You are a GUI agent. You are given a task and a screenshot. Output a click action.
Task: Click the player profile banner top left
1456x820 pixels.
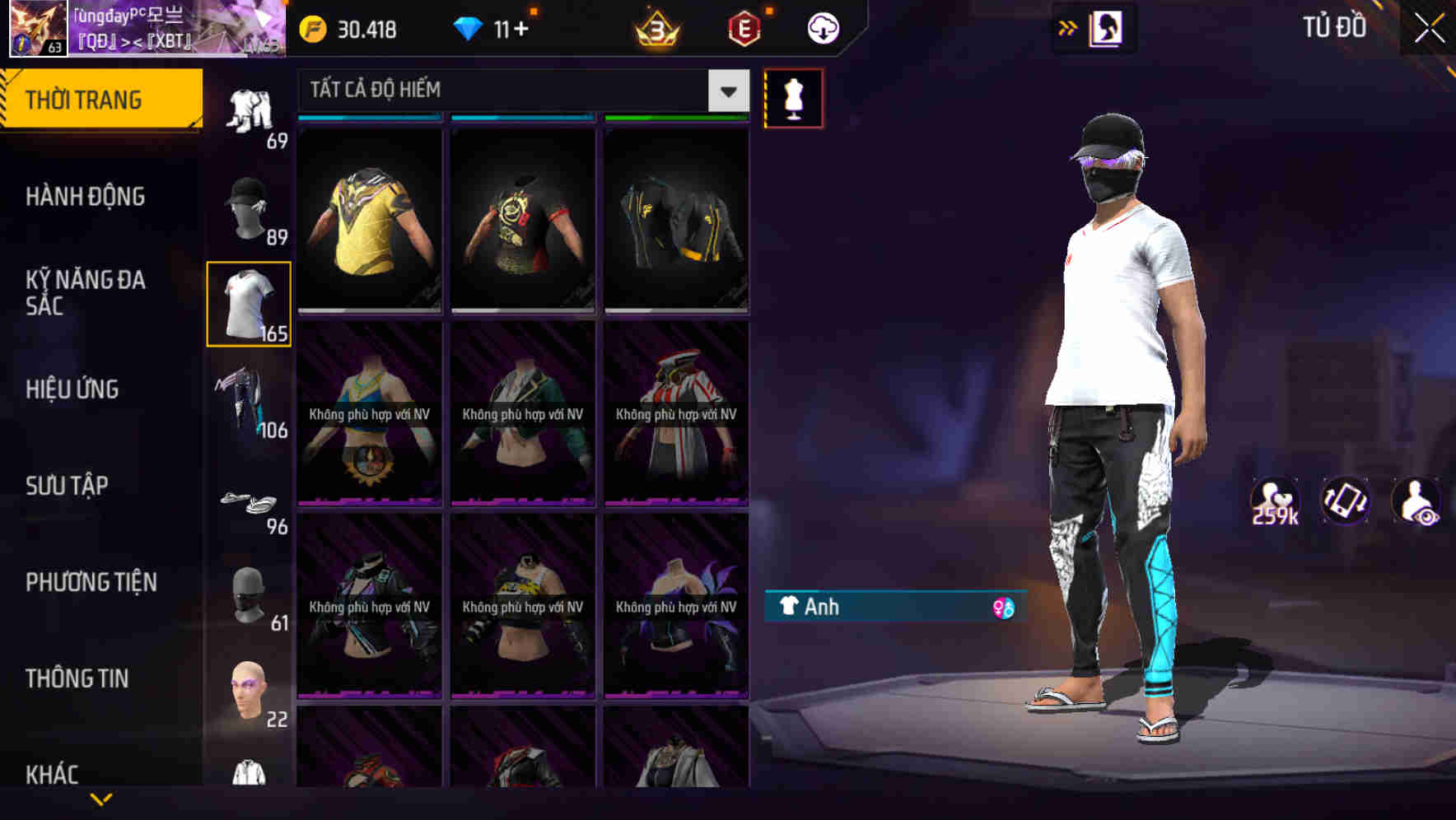(144, 30)
